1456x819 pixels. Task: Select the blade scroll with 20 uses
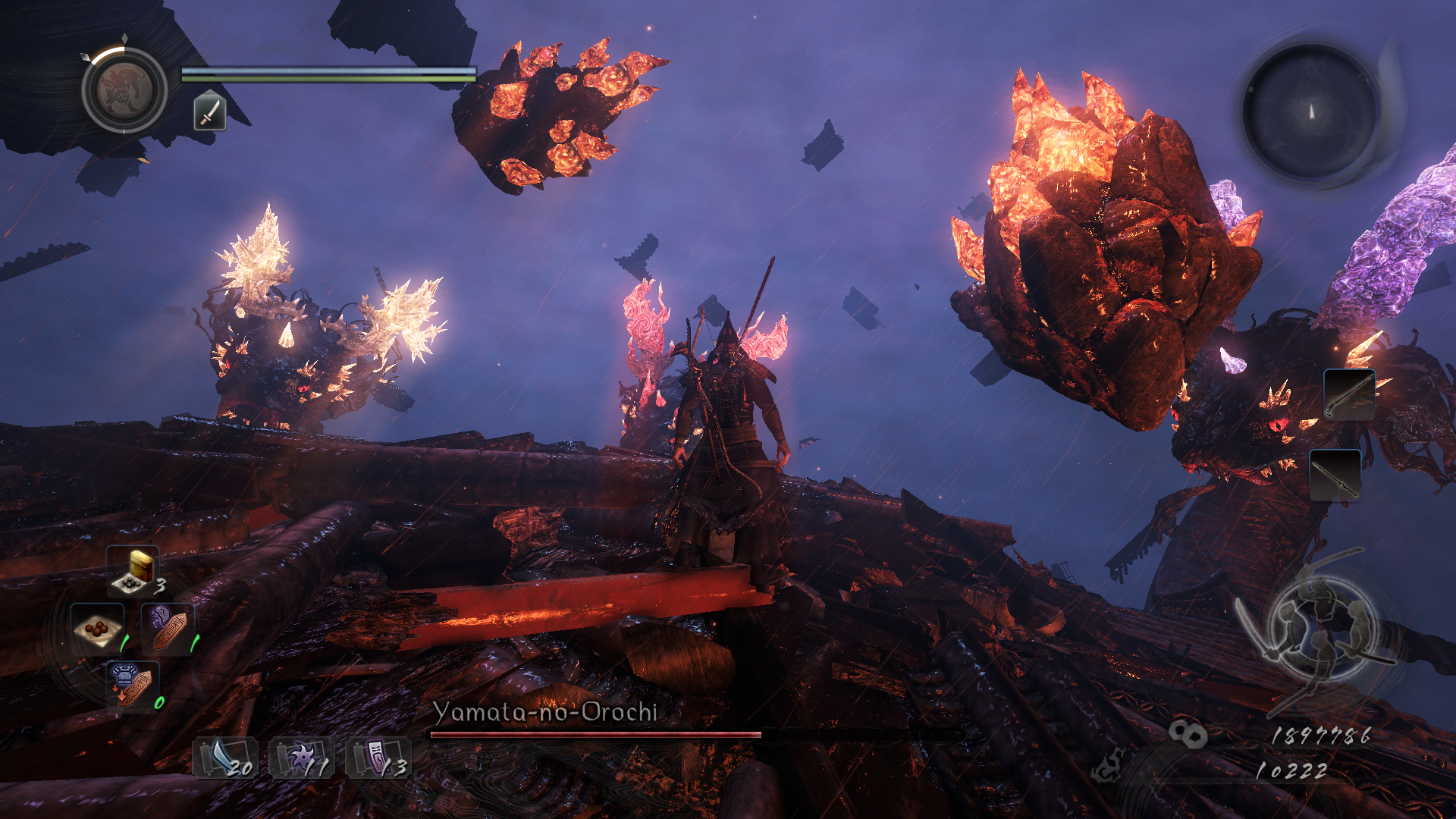point(225,758)
